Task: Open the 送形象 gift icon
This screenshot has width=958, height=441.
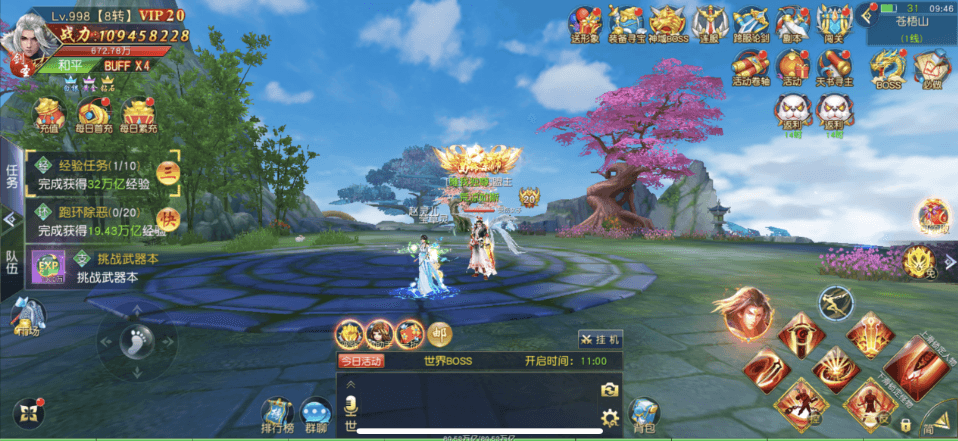Action: coord(585,22)
